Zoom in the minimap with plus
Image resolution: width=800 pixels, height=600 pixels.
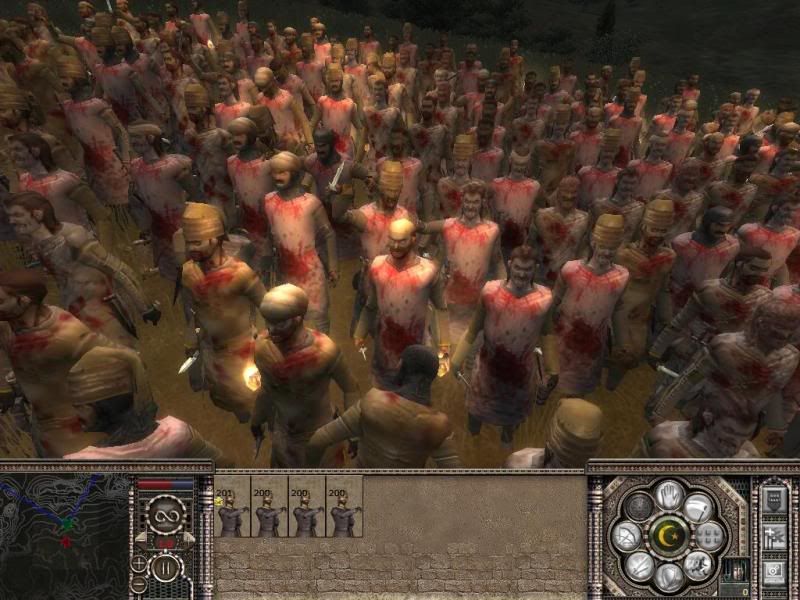139,562
